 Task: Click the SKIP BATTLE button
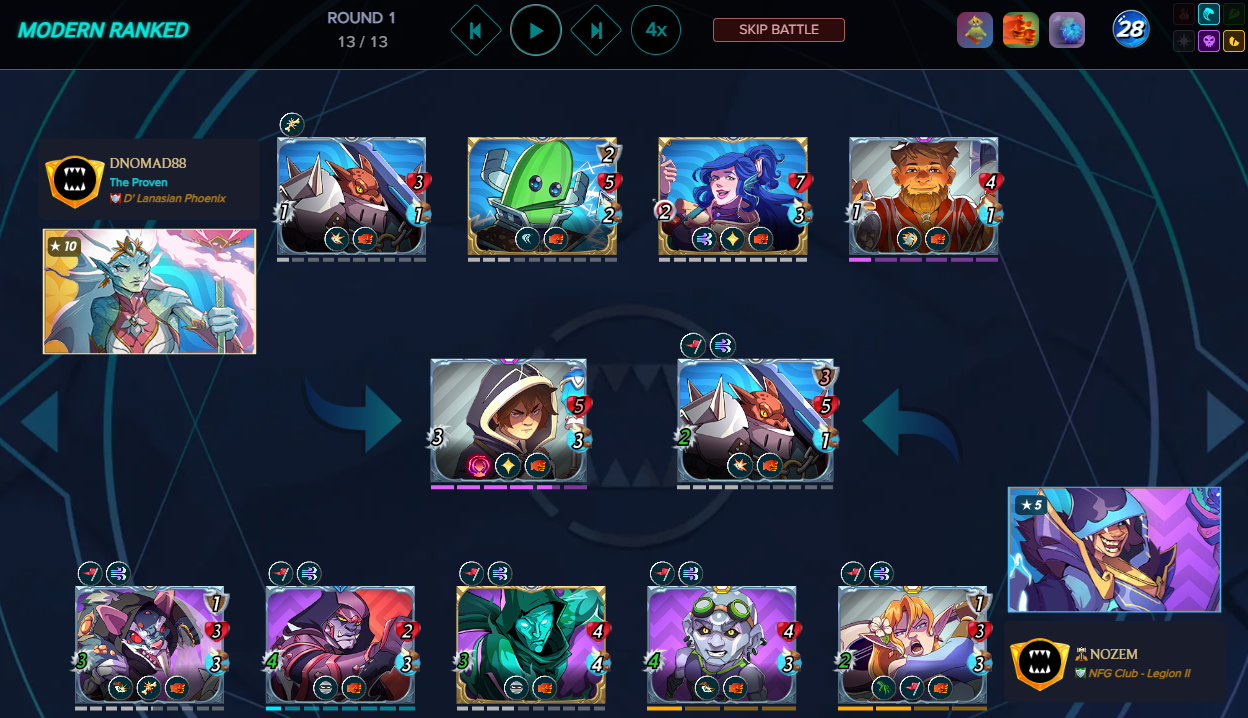point(778,30)
